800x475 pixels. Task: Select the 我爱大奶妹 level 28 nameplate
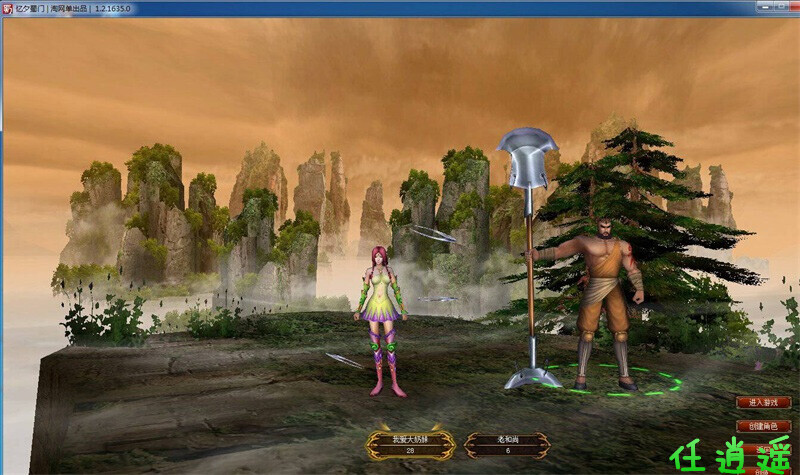(408, 445)
